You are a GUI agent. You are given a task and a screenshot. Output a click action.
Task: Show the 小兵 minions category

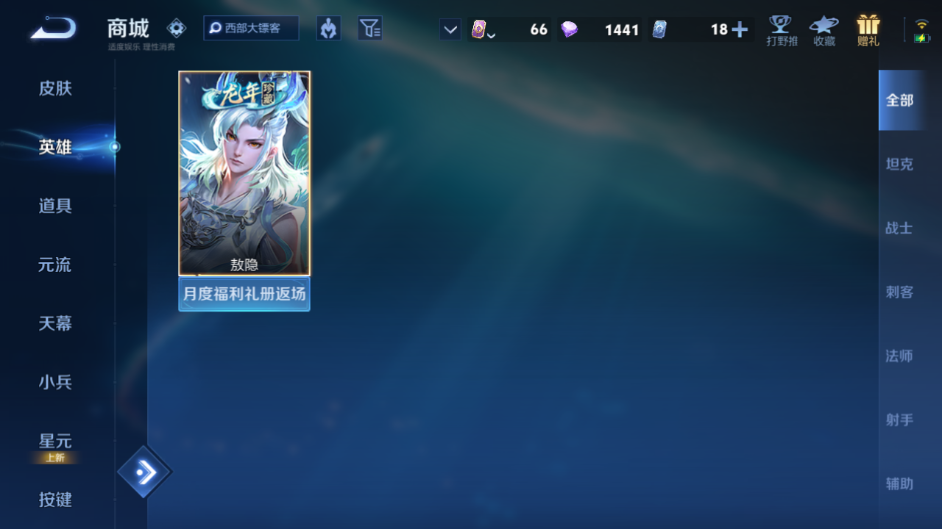pyautogui.click(x=55, y=382)
